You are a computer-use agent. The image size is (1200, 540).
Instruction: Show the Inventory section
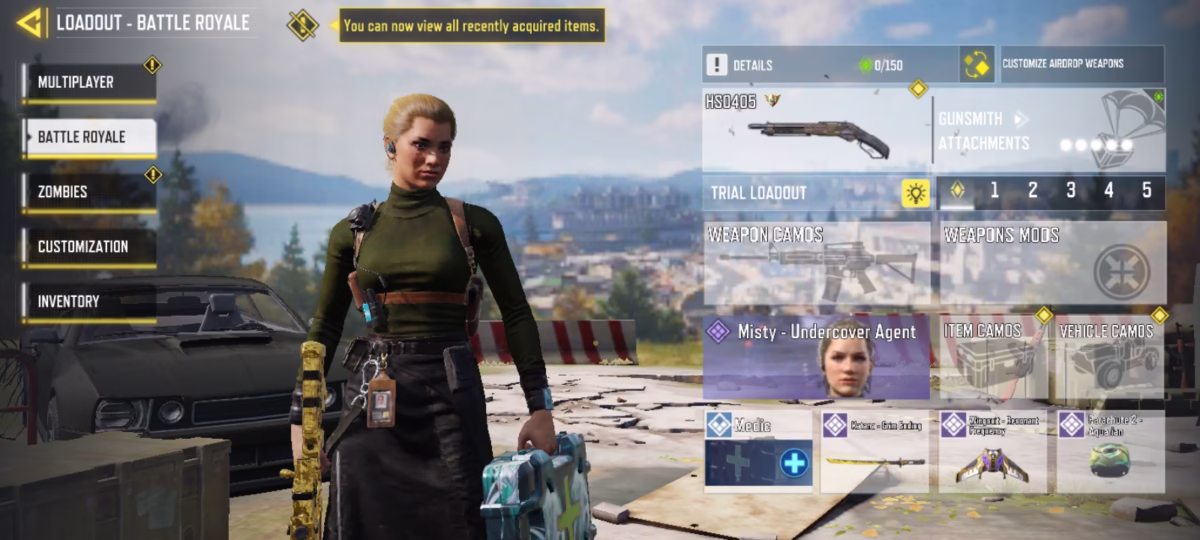pos(90,301)
